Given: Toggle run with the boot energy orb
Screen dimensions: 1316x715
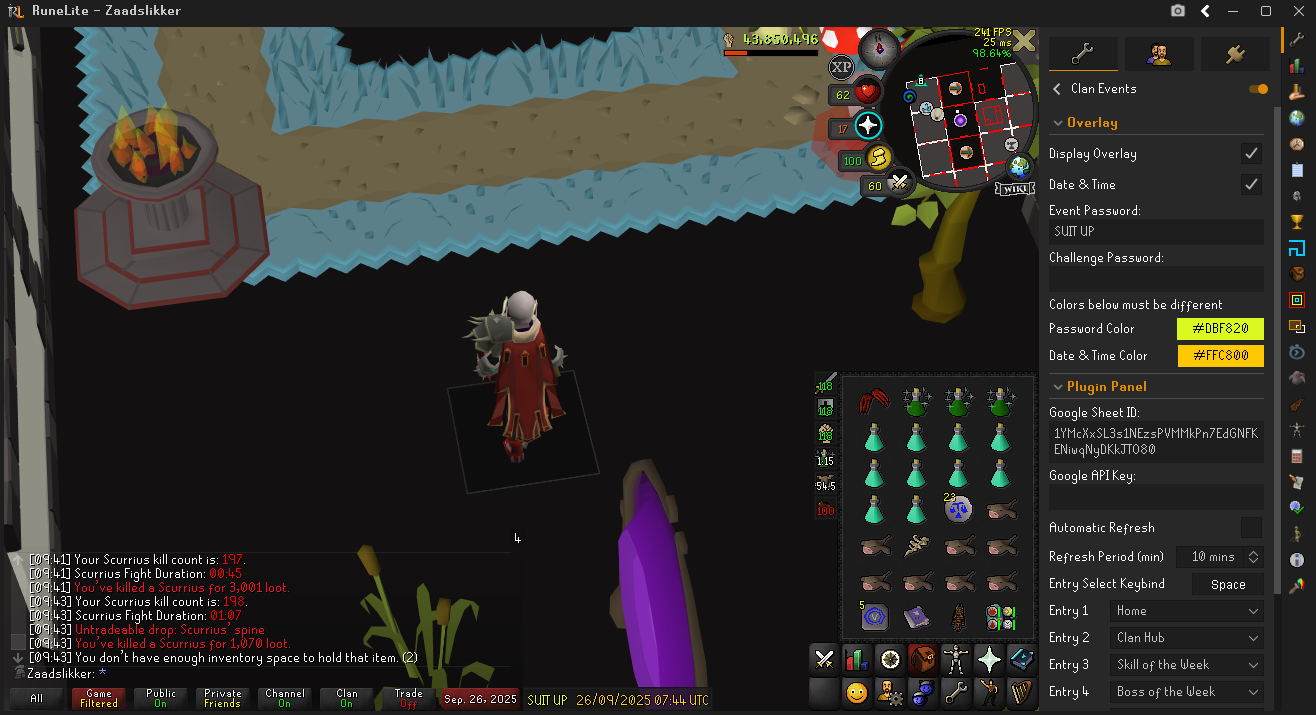Looking at the screenshot, I should click(878, 159).
